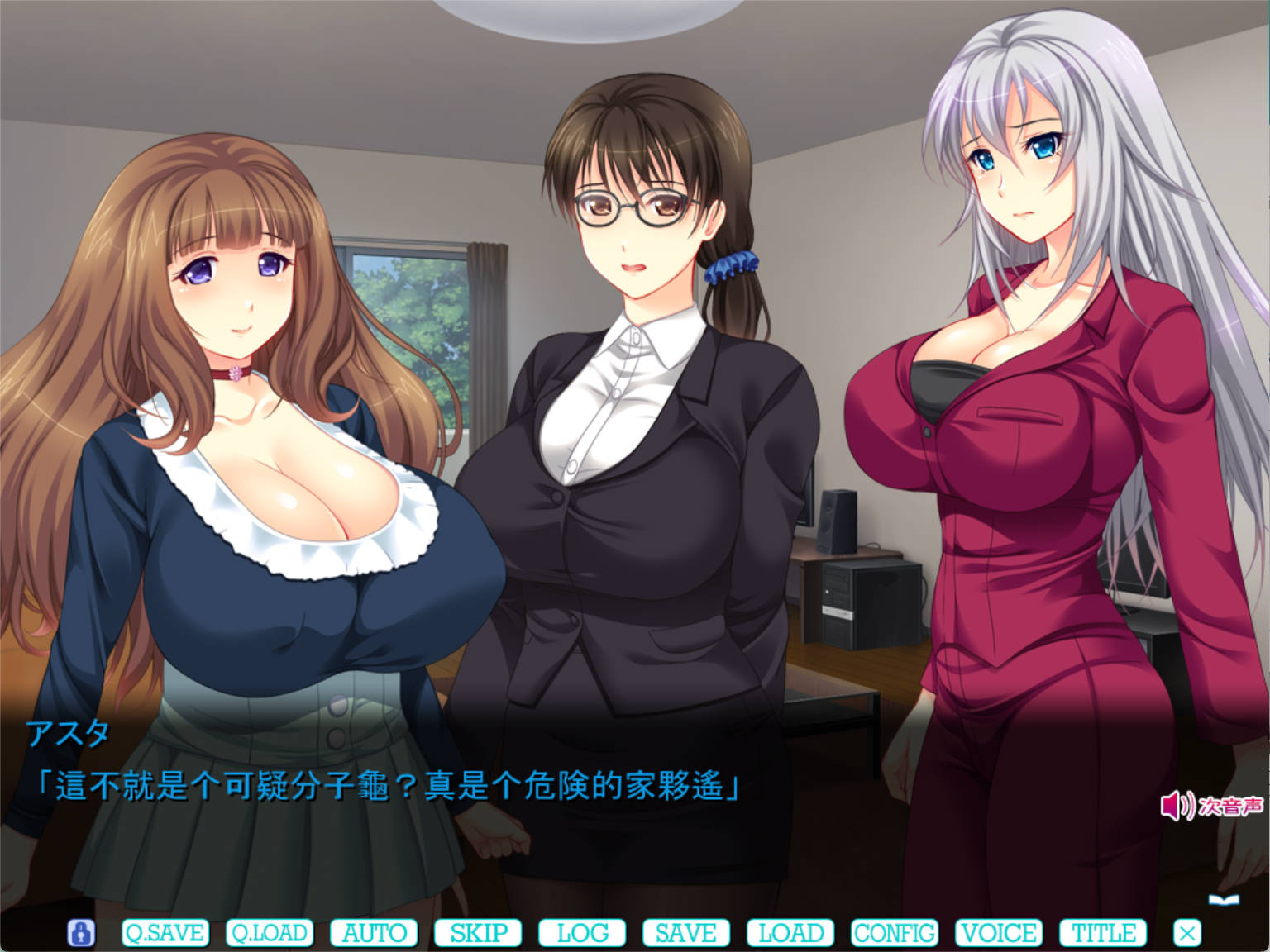
Task: Enable AUTO text advance mode
Action: click(x=374, y=933)
